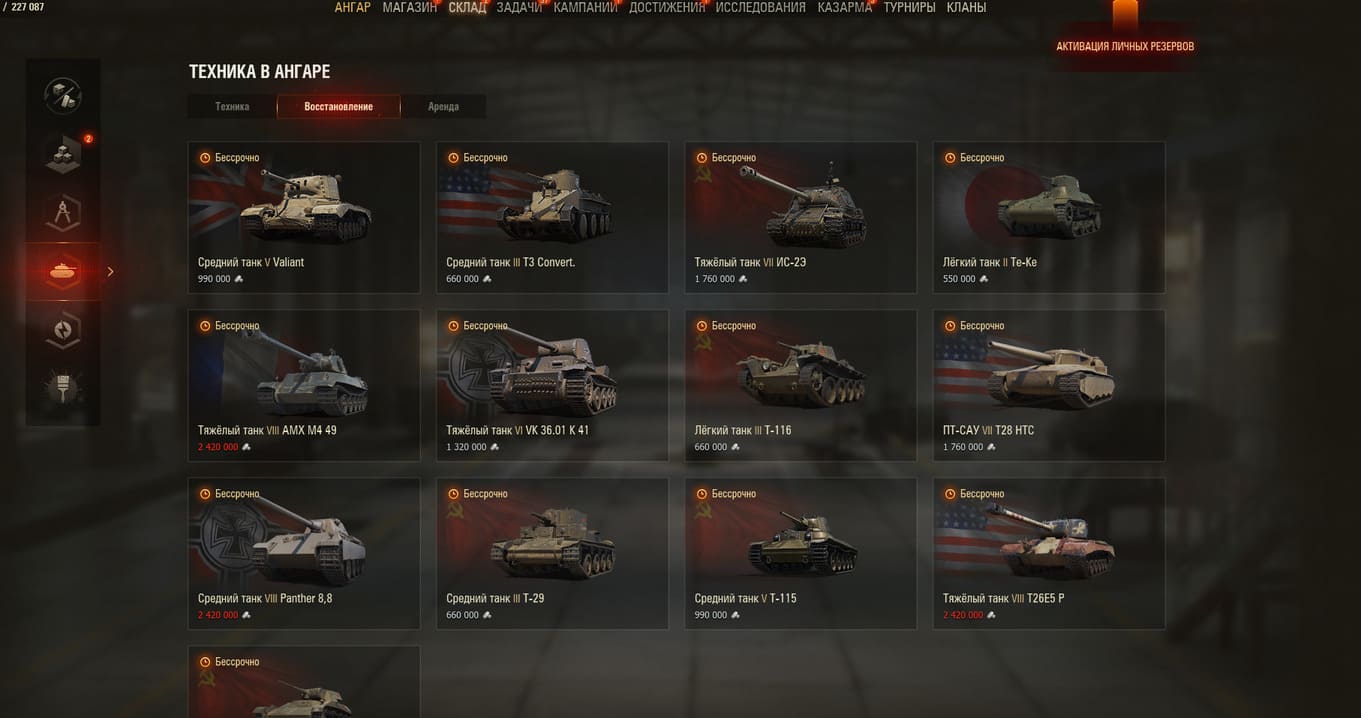Pick the AMX M4 49 tank card
This screenshot has width=1361, height=718.
click(304, 385)
